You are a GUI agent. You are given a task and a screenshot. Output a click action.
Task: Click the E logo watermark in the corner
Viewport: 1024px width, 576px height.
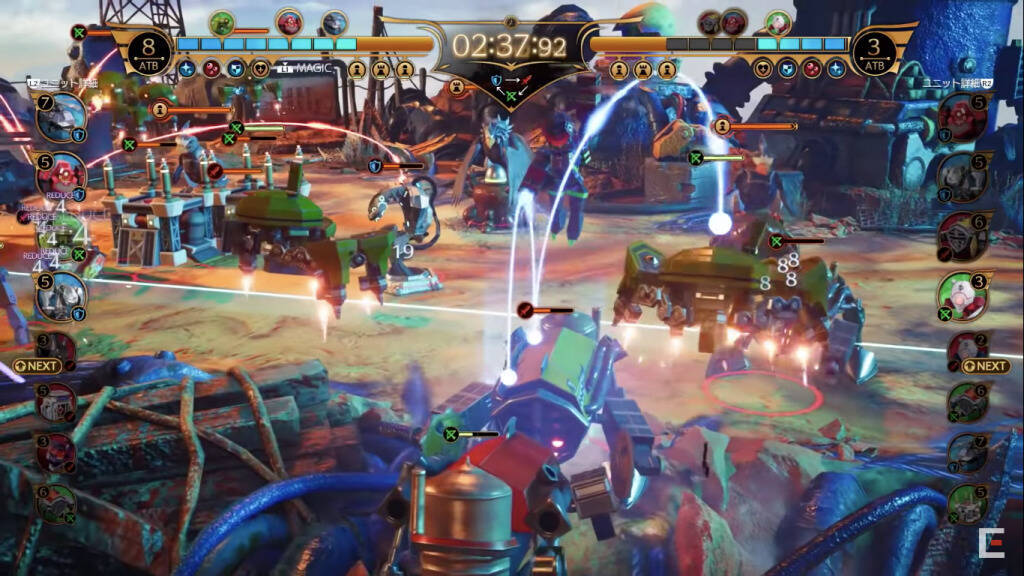tap(993, 545)
